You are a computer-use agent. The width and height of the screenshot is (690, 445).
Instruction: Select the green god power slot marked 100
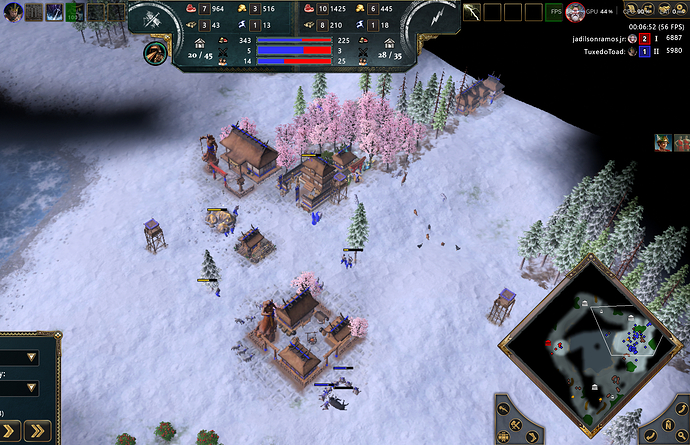71,12
